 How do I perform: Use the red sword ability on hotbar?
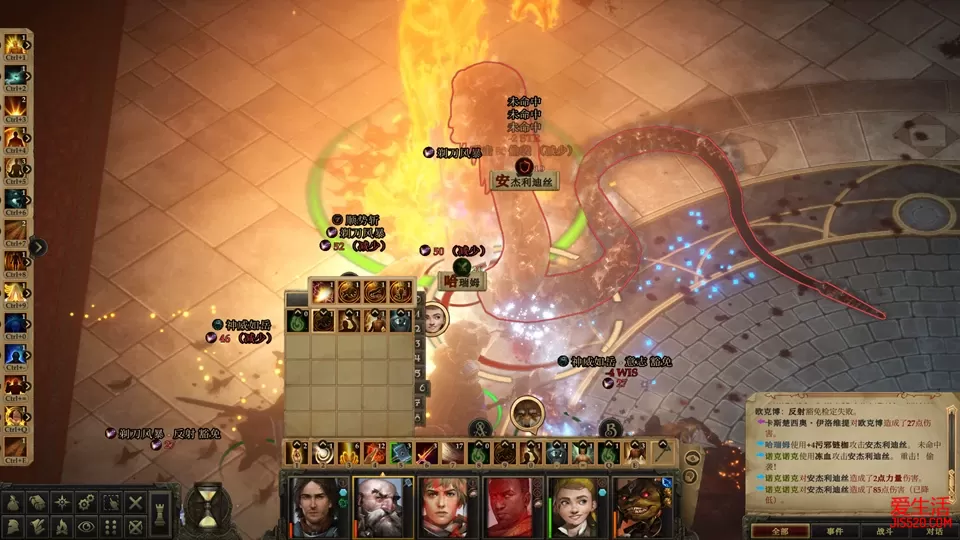tap(426, 453)
